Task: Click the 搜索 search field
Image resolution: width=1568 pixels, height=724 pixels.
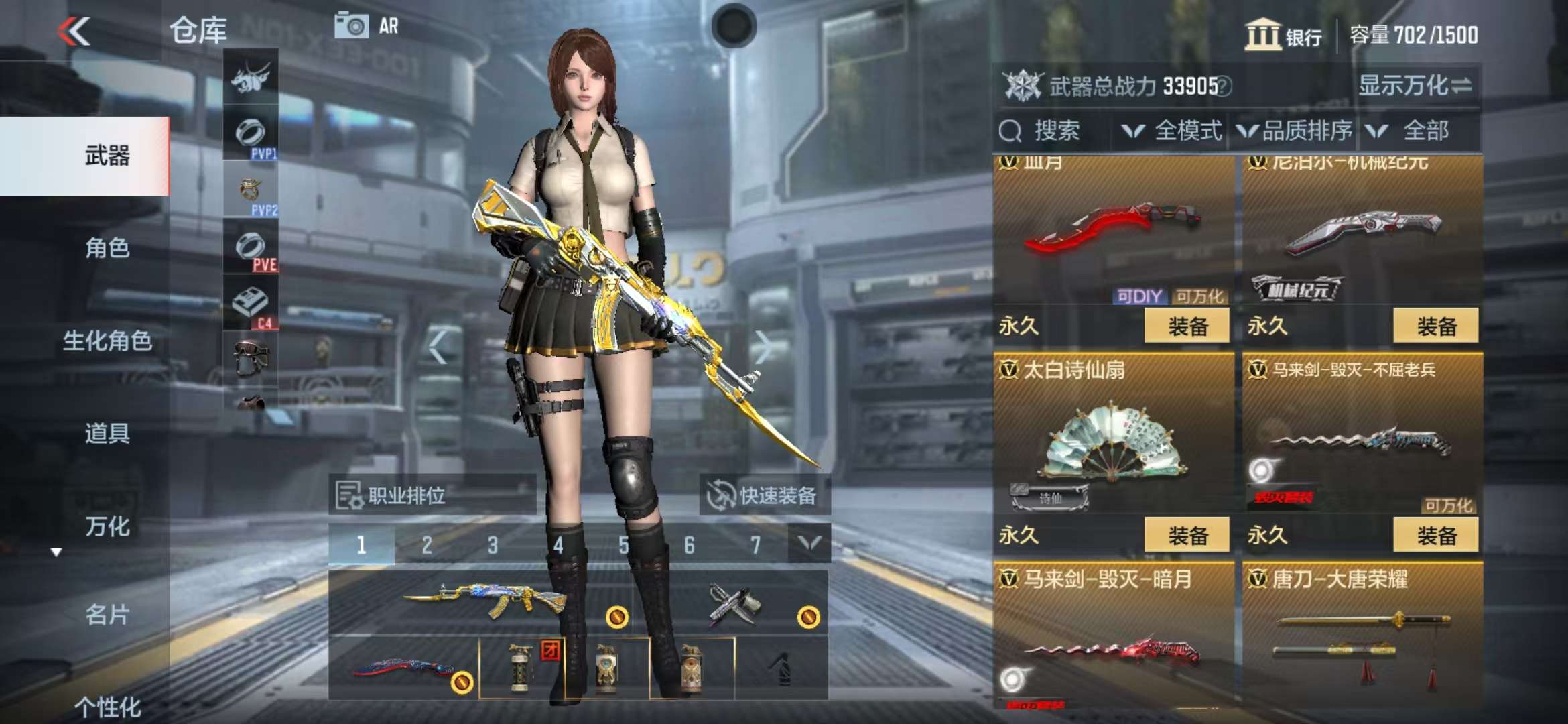Action: pos(1055,131)
